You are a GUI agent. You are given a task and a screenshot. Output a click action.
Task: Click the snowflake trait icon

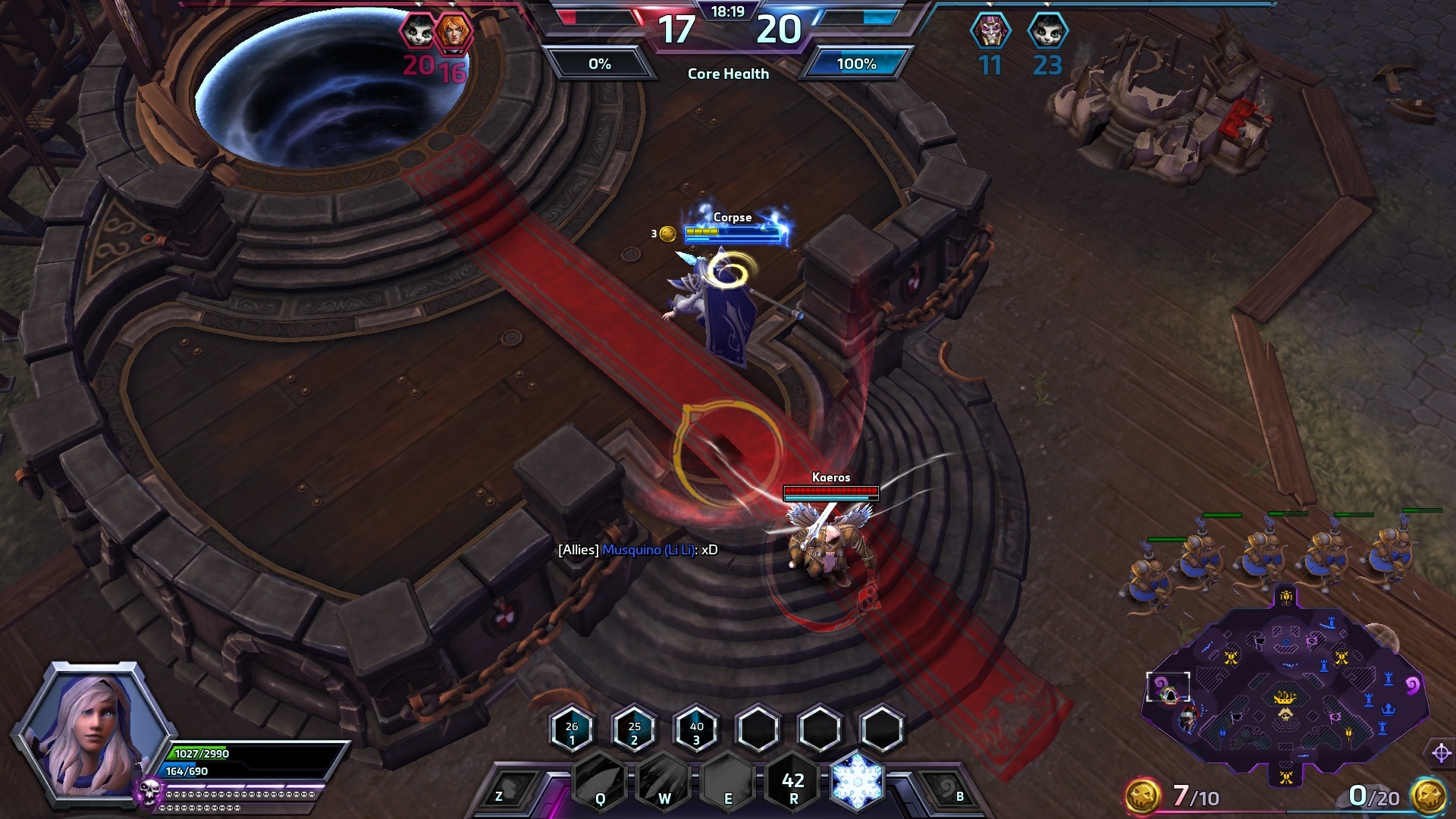[x=858, y=781]
